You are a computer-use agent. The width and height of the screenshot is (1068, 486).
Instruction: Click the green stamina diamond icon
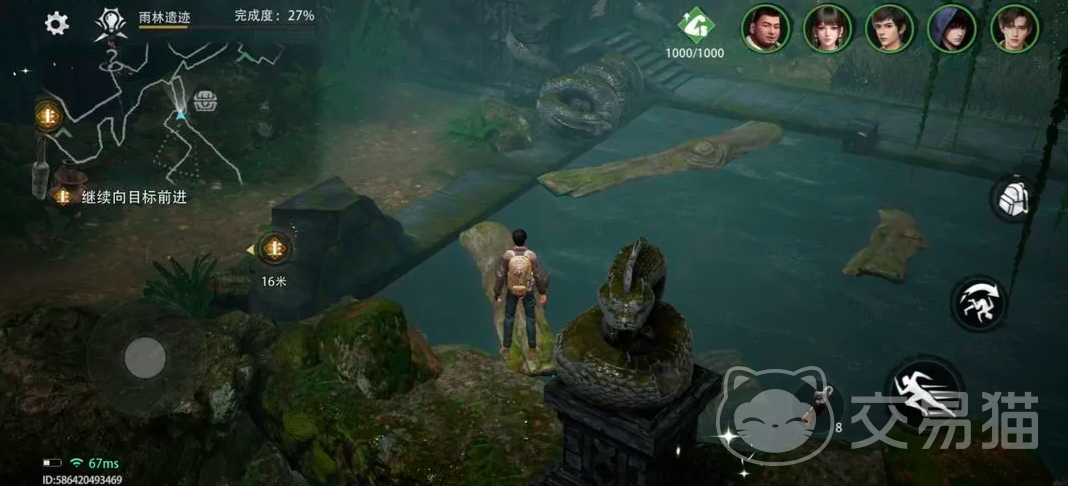(x=694, y=23)
